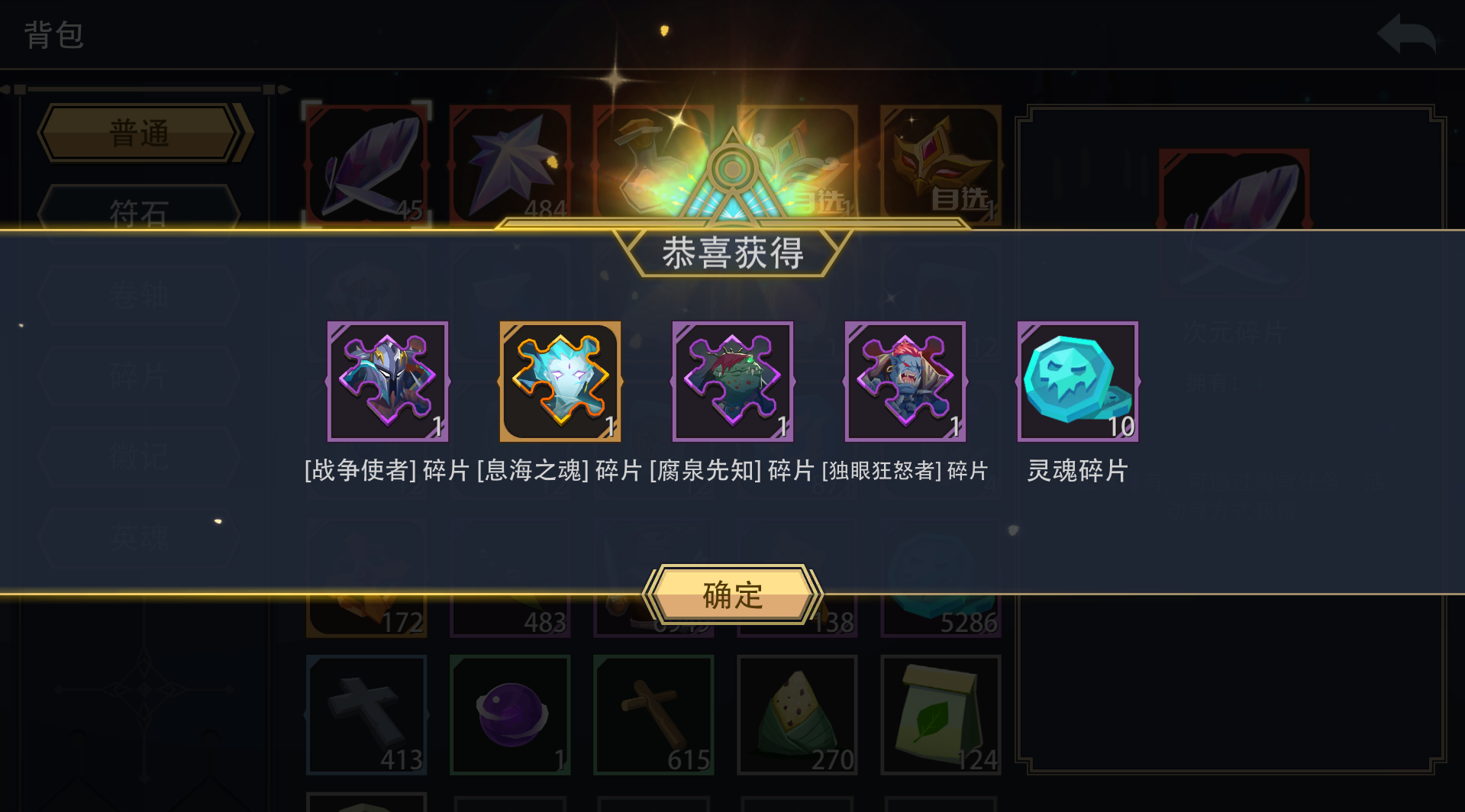Click the 卷轴 sidebar entry
1465x812 pixels.
click(140, 295)
